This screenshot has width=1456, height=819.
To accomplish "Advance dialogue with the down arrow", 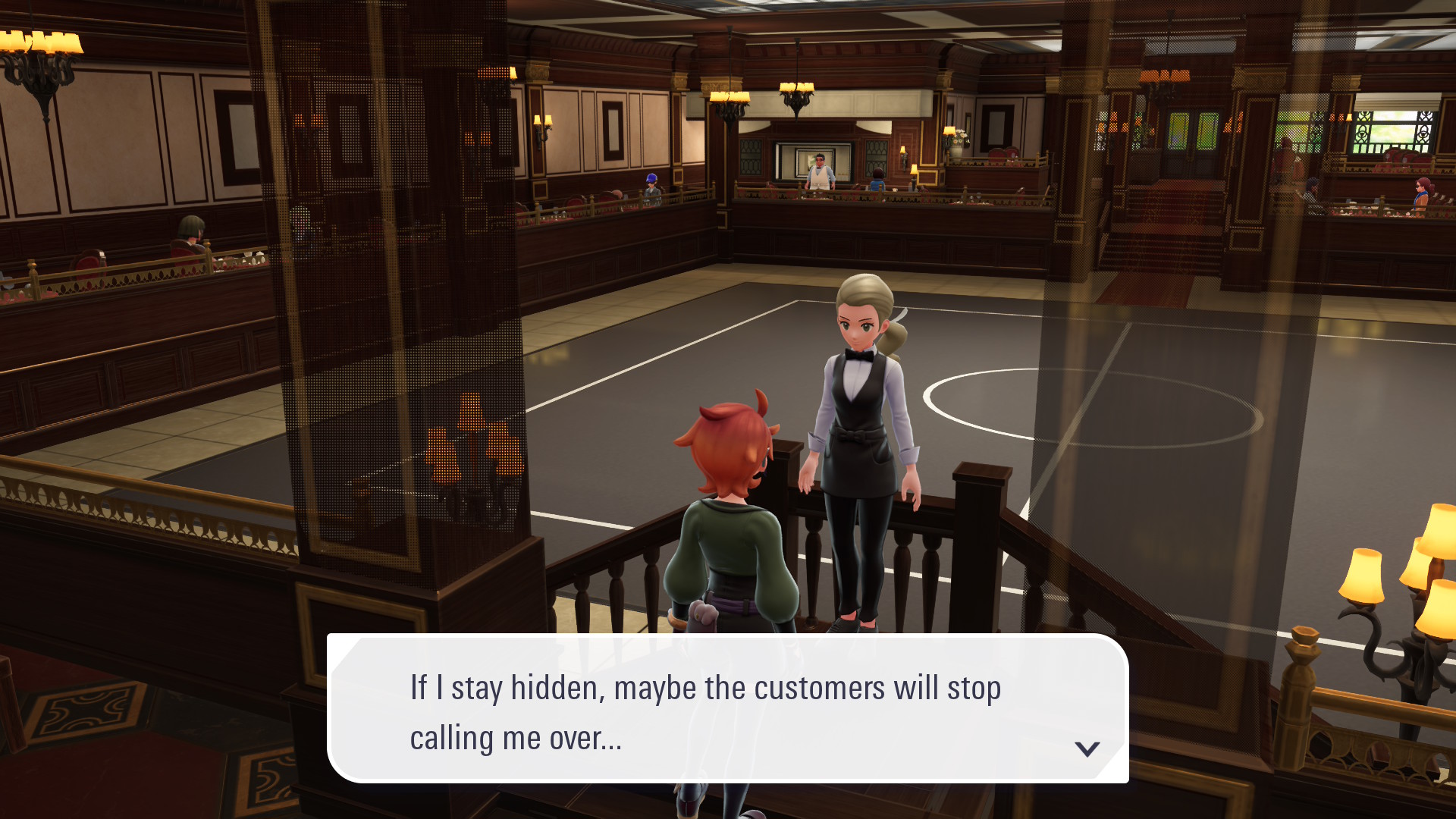I will pos(1087,749).
